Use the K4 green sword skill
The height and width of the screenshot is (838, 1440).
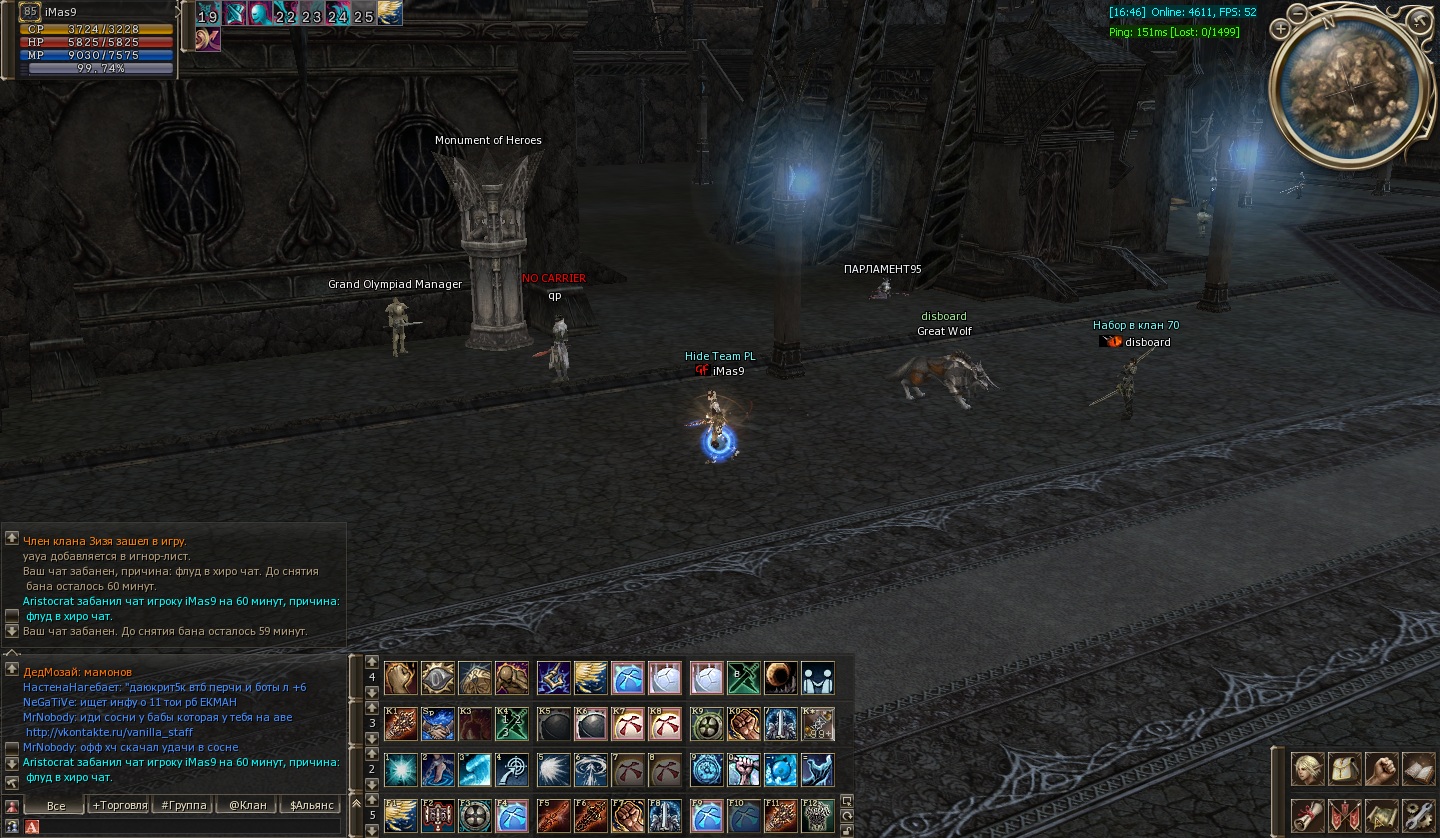511,724
